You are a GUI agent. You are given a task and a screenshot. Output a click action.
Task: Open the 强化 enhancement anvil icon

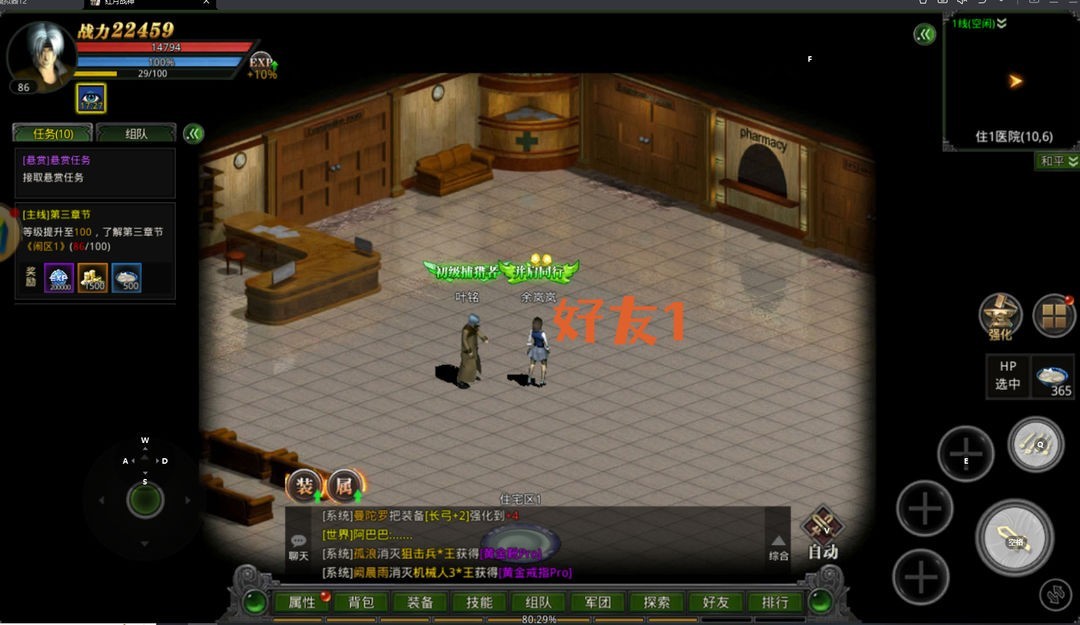pyautogui.click(x=999, y=317)
